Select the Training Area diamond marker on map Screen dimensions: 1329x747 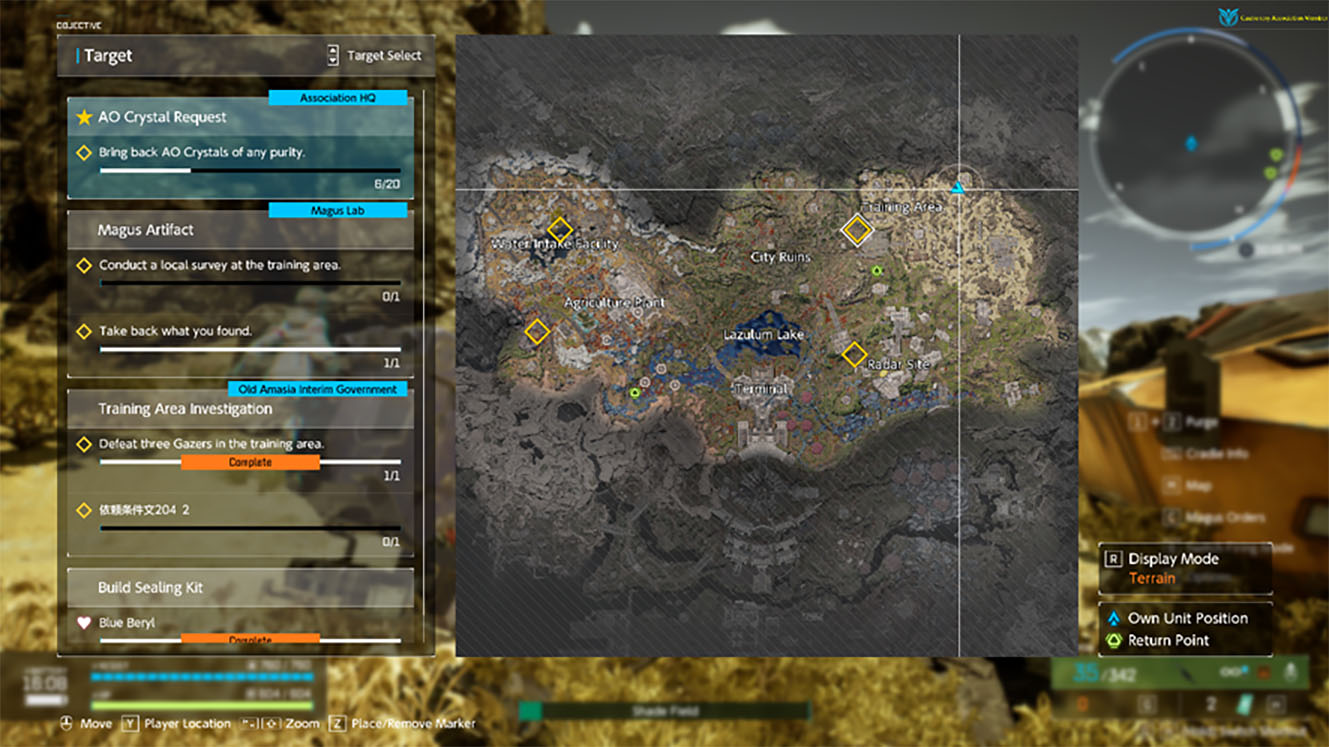click(857, 231)
